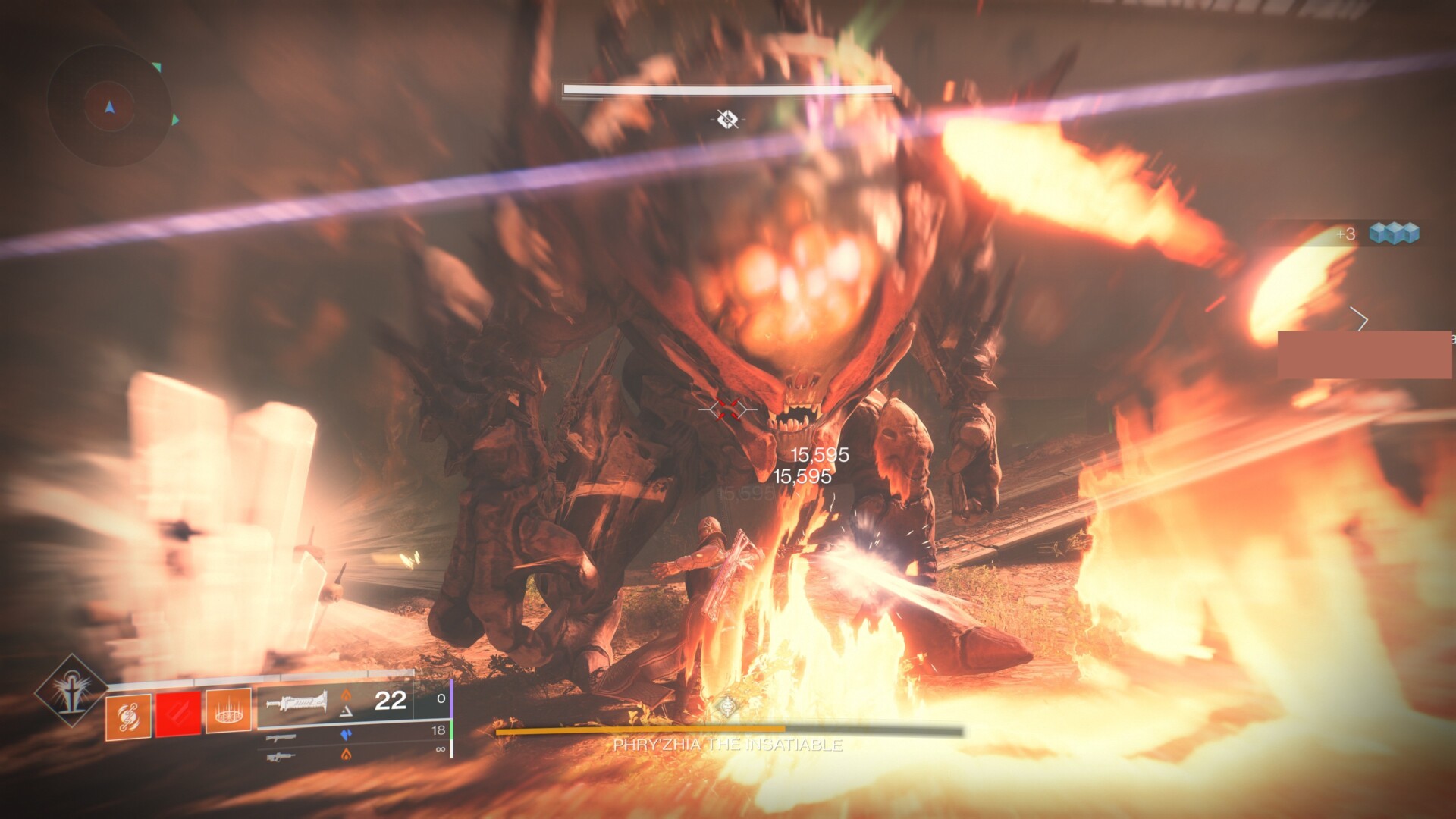This screenshot has width=1456, height=819.
Task: Activate the orange class ability rift icon
Action: tap(228, 712)
